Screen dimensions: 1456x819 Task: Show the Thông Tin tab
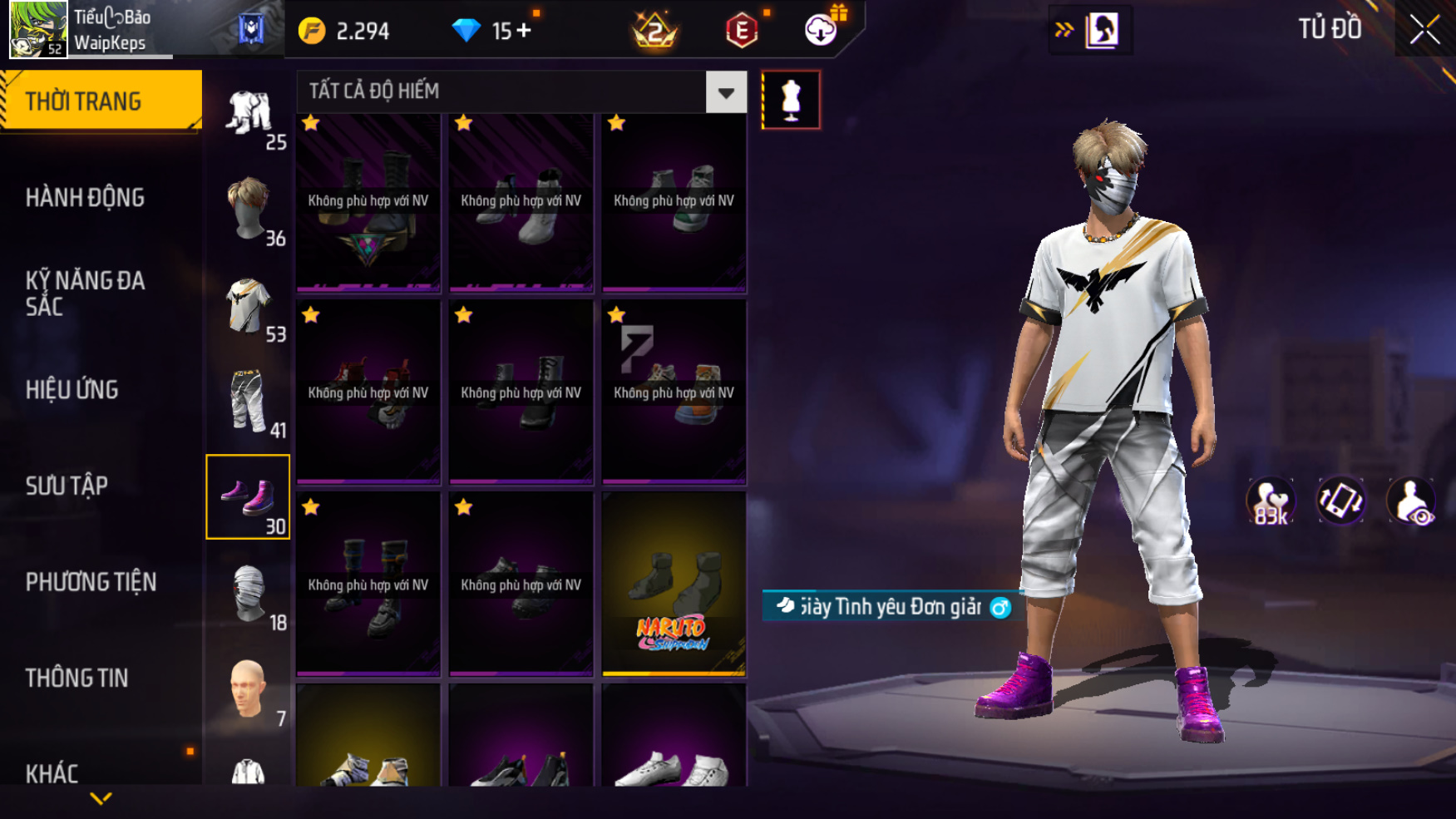77,678
